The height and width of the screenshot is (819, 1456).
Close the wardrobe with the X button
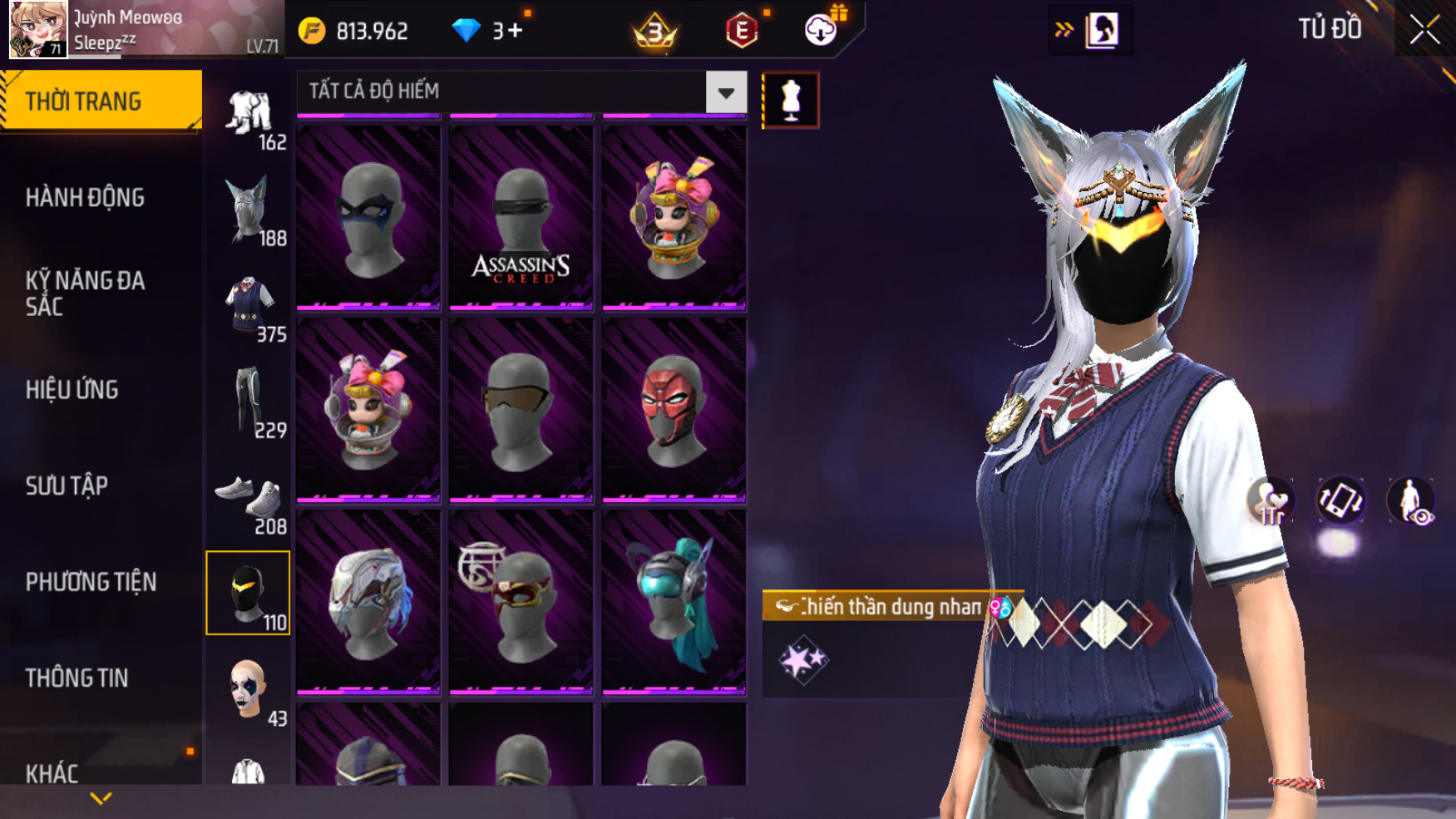tap(1424, 30)
